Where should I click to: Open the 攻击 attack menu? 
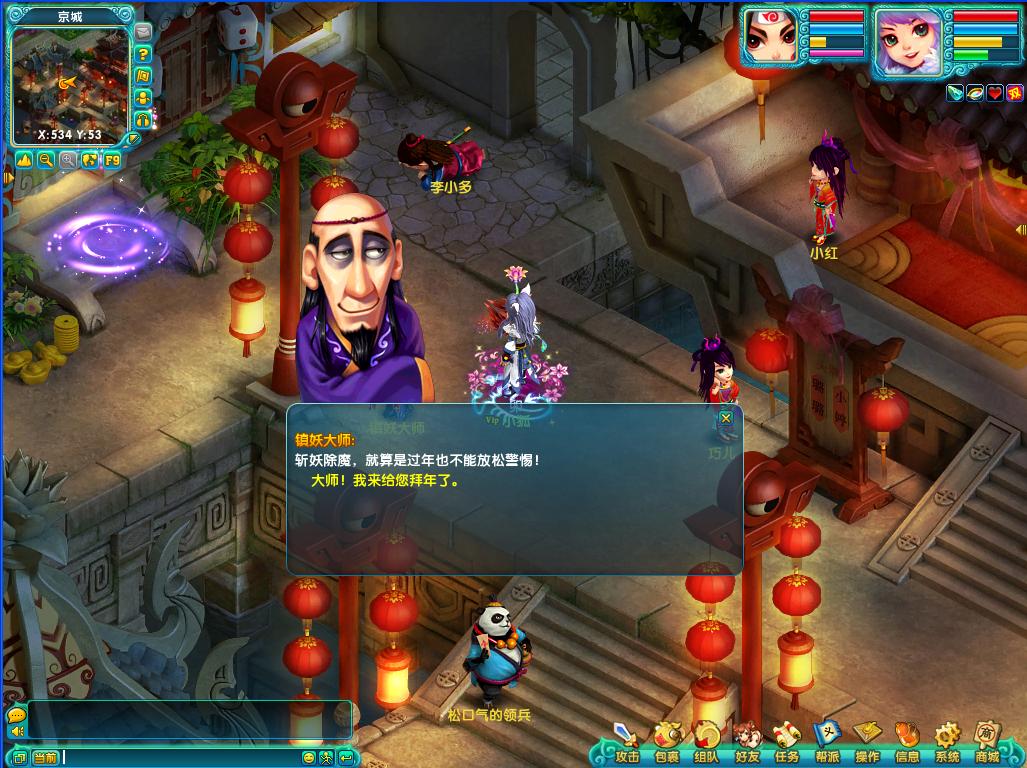[x=627, y=743]
